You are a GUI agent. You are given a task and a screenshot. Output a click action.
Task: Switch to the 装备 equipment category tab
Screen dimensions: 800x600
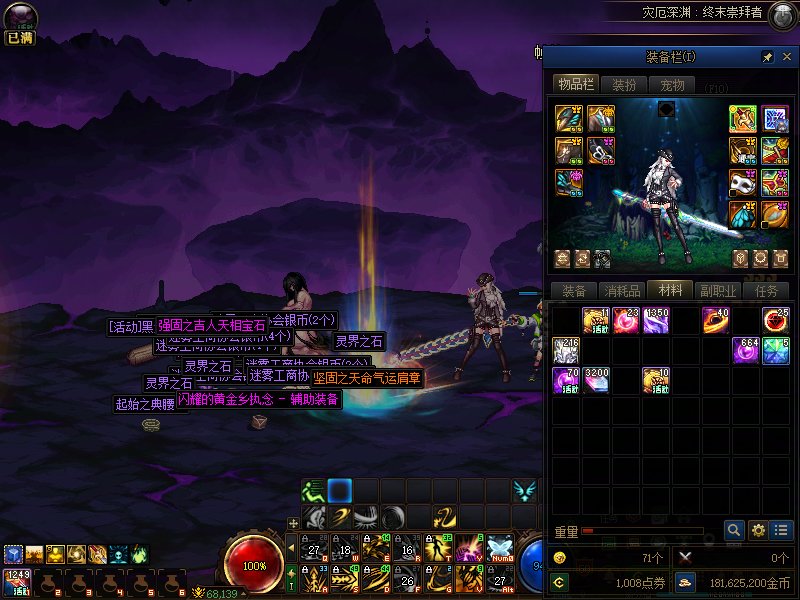pyautogui.click(x=574, y=291)
